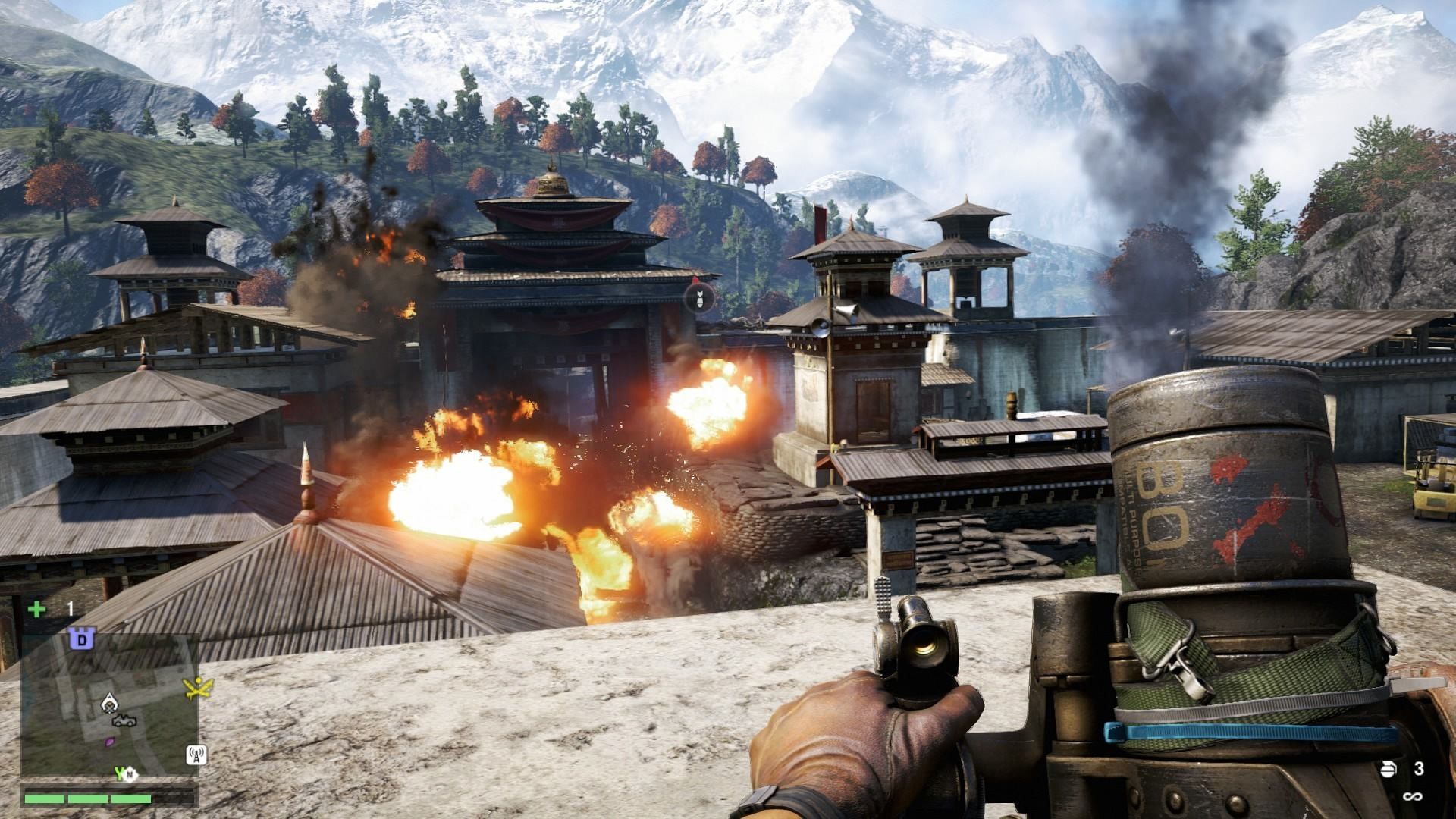Click the green healing syringe cross icon

point(36,609)
